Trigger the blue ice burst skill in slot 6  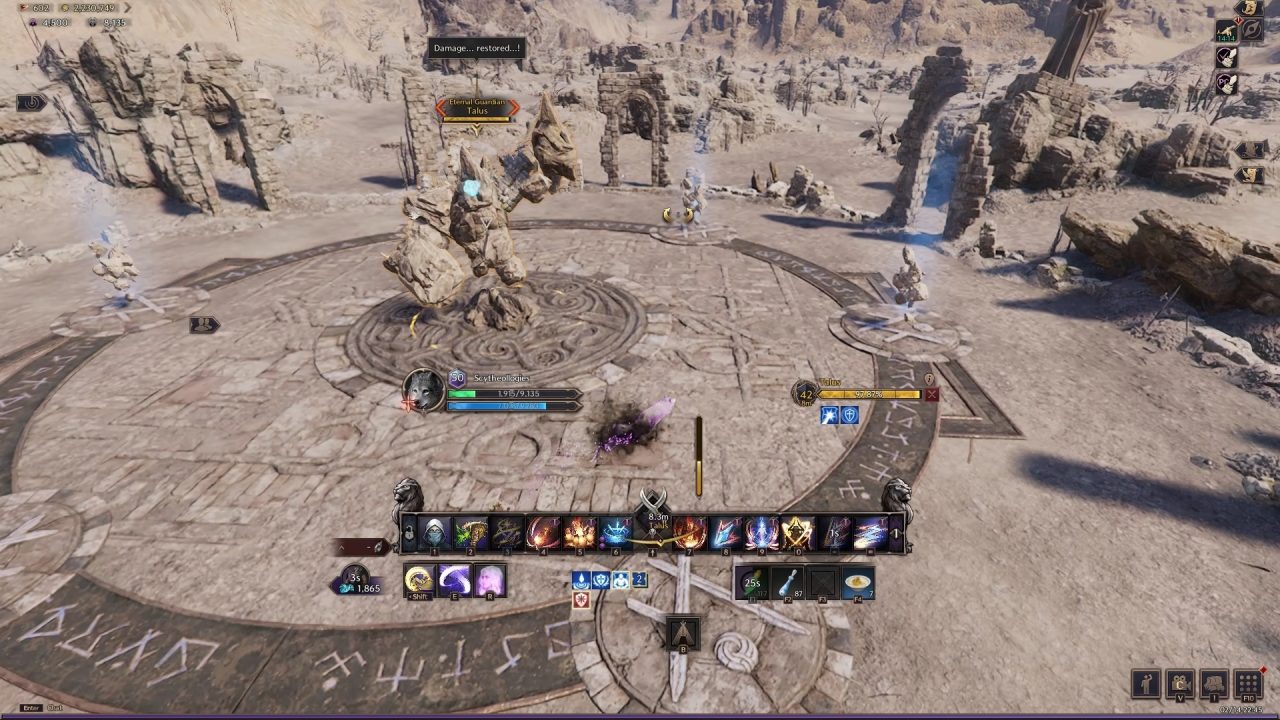[x=616, y=532]
